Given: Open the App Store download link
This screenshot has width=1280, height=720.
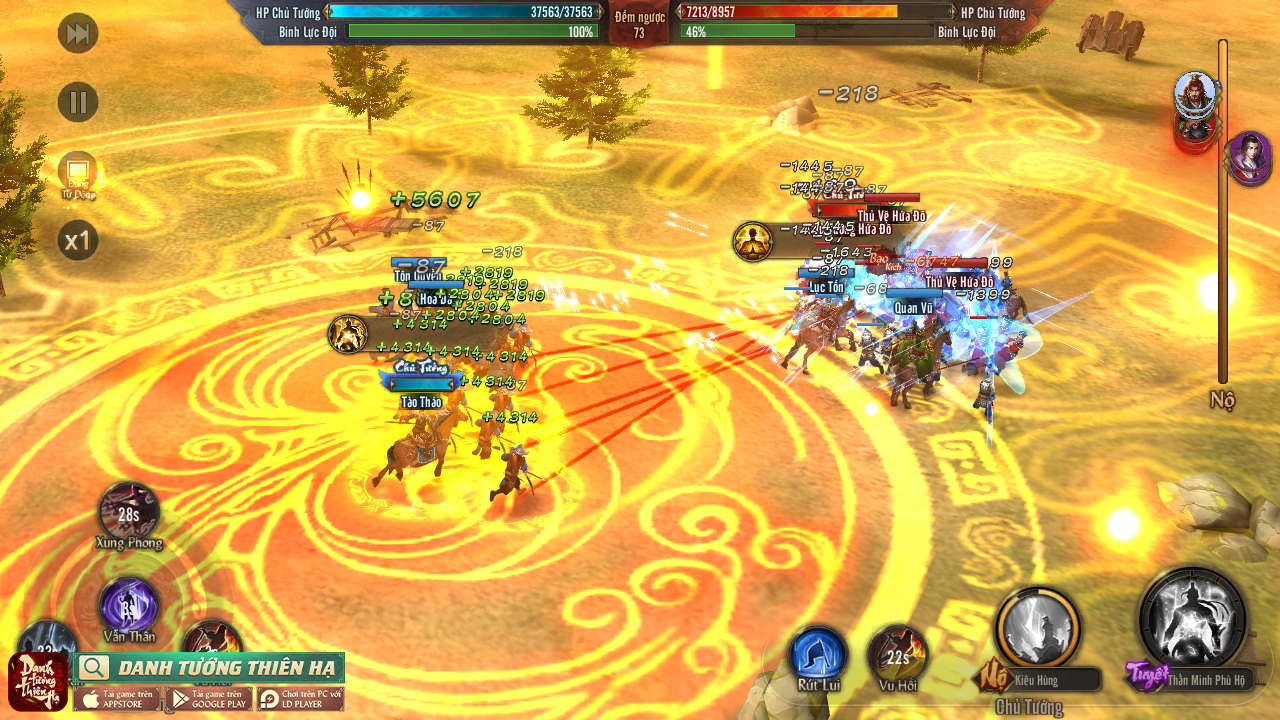Looking at the screenshot, I should click(117, 698).
